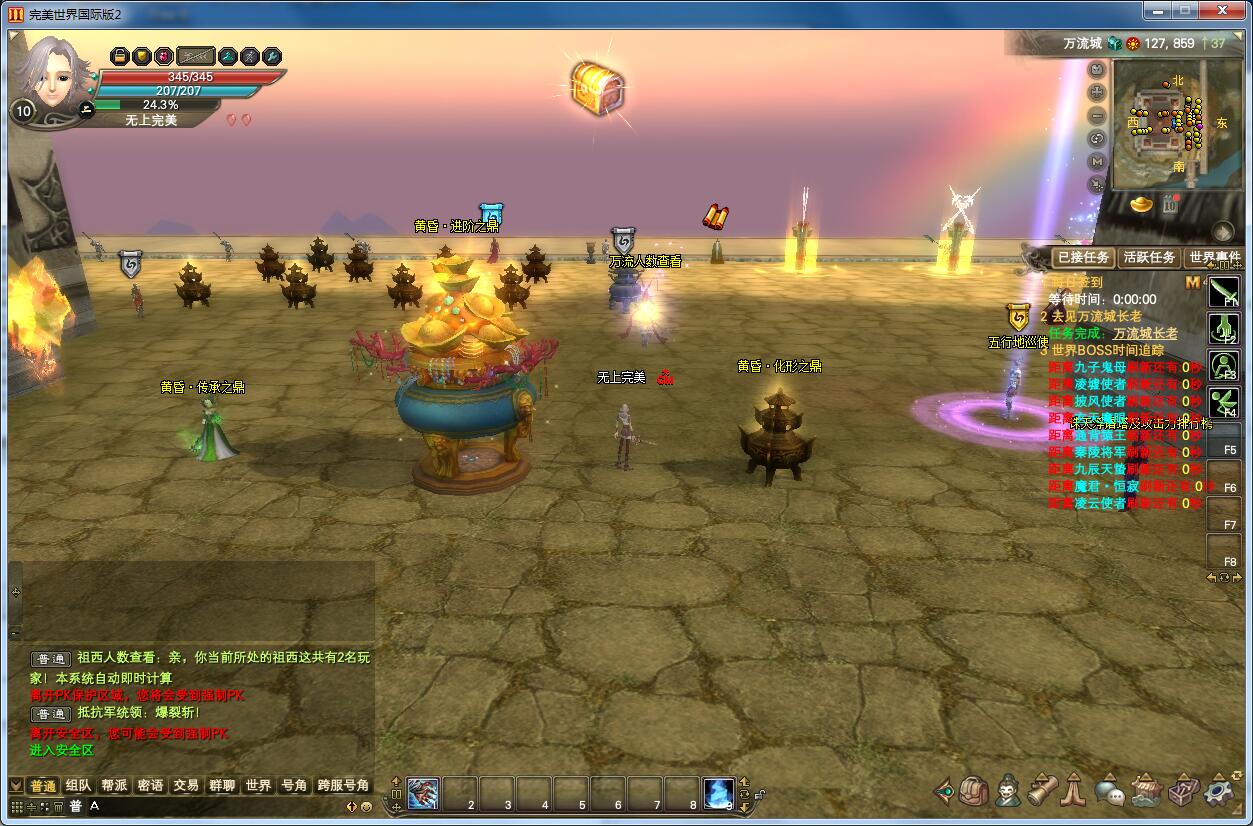Zoom in the minimap with the plus button
This screenshot has height=826, width=1253.
(x=1097, y=92)
